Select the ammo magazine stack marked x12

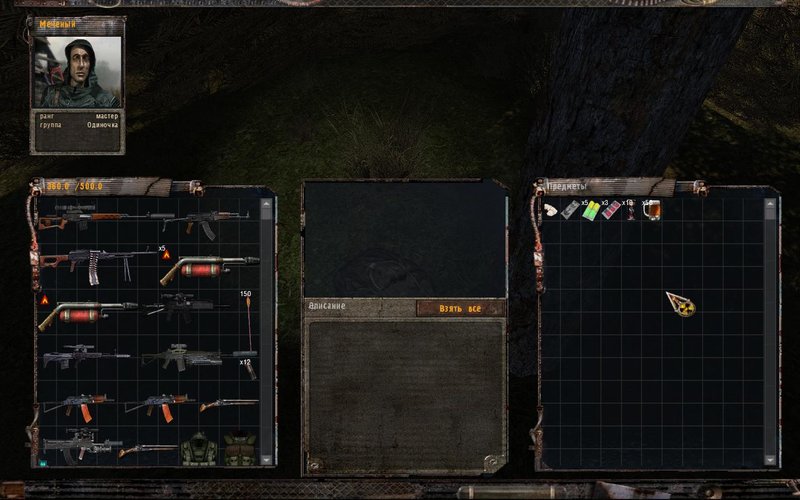click(248, 369)
